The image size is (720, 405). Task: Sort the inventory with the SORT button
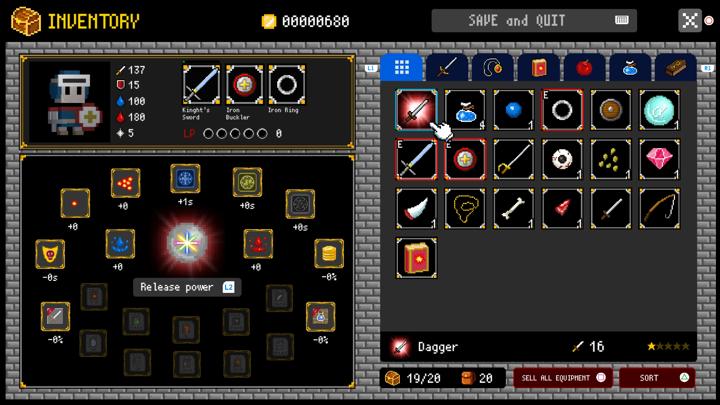(656, 378)
